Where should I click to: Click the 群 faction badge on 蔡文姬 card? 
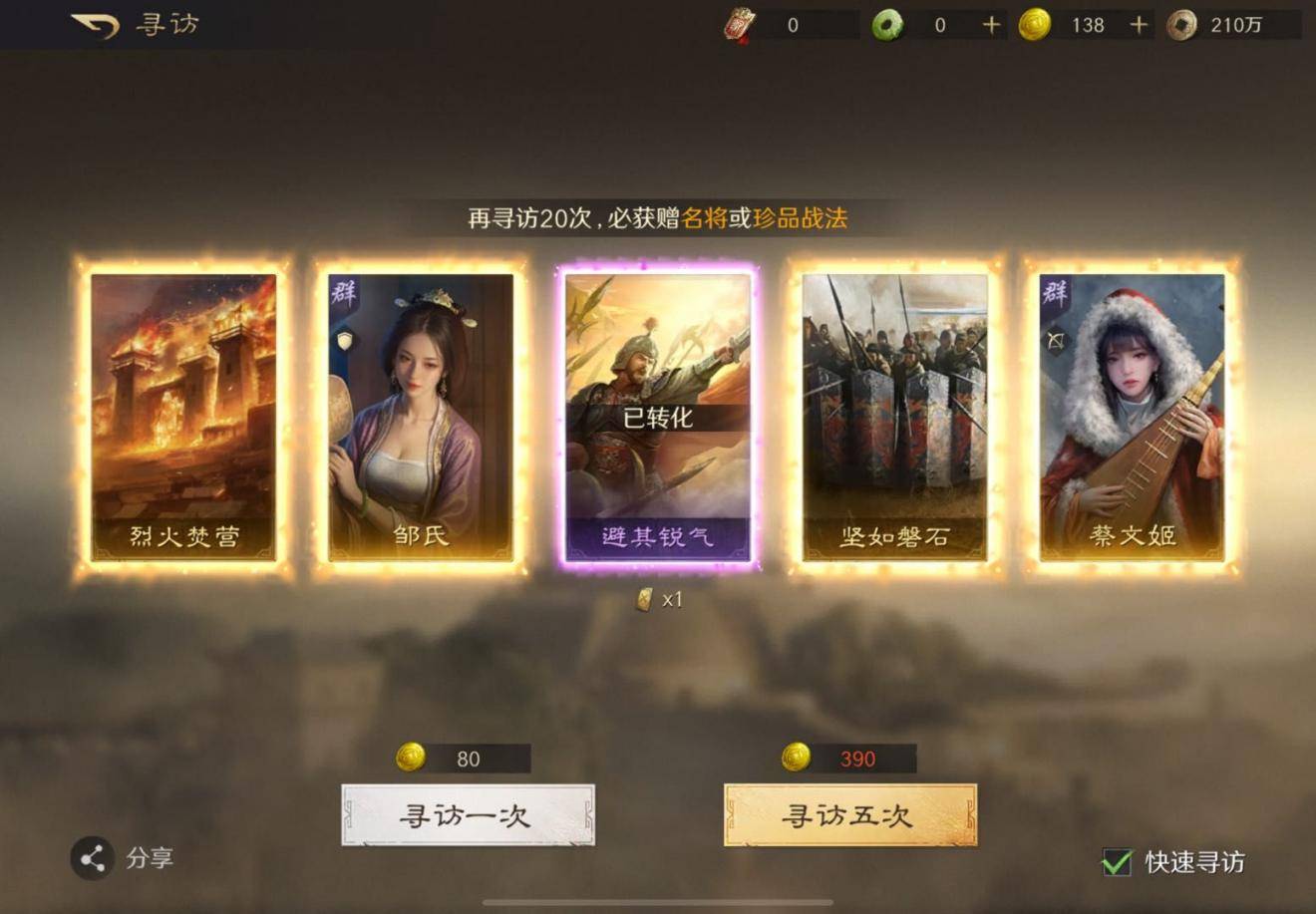[x=1054, y=291]
